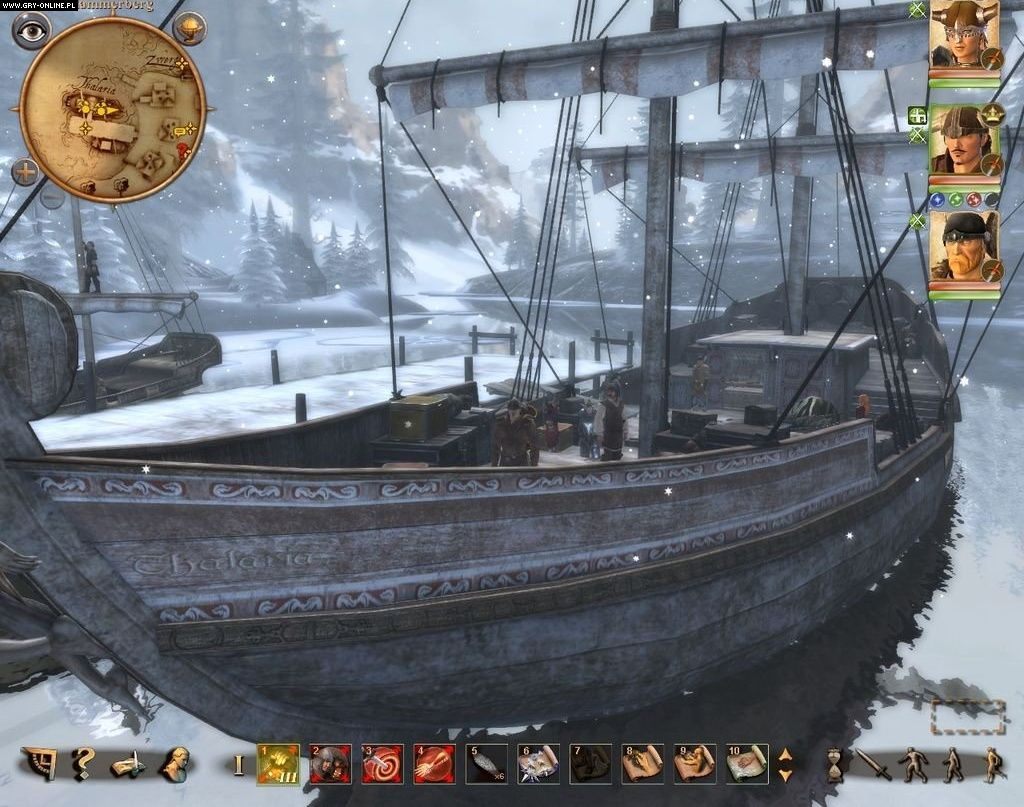Open the world map globe button
This screenshot has height=807, width=1024.
coord(189,28)
